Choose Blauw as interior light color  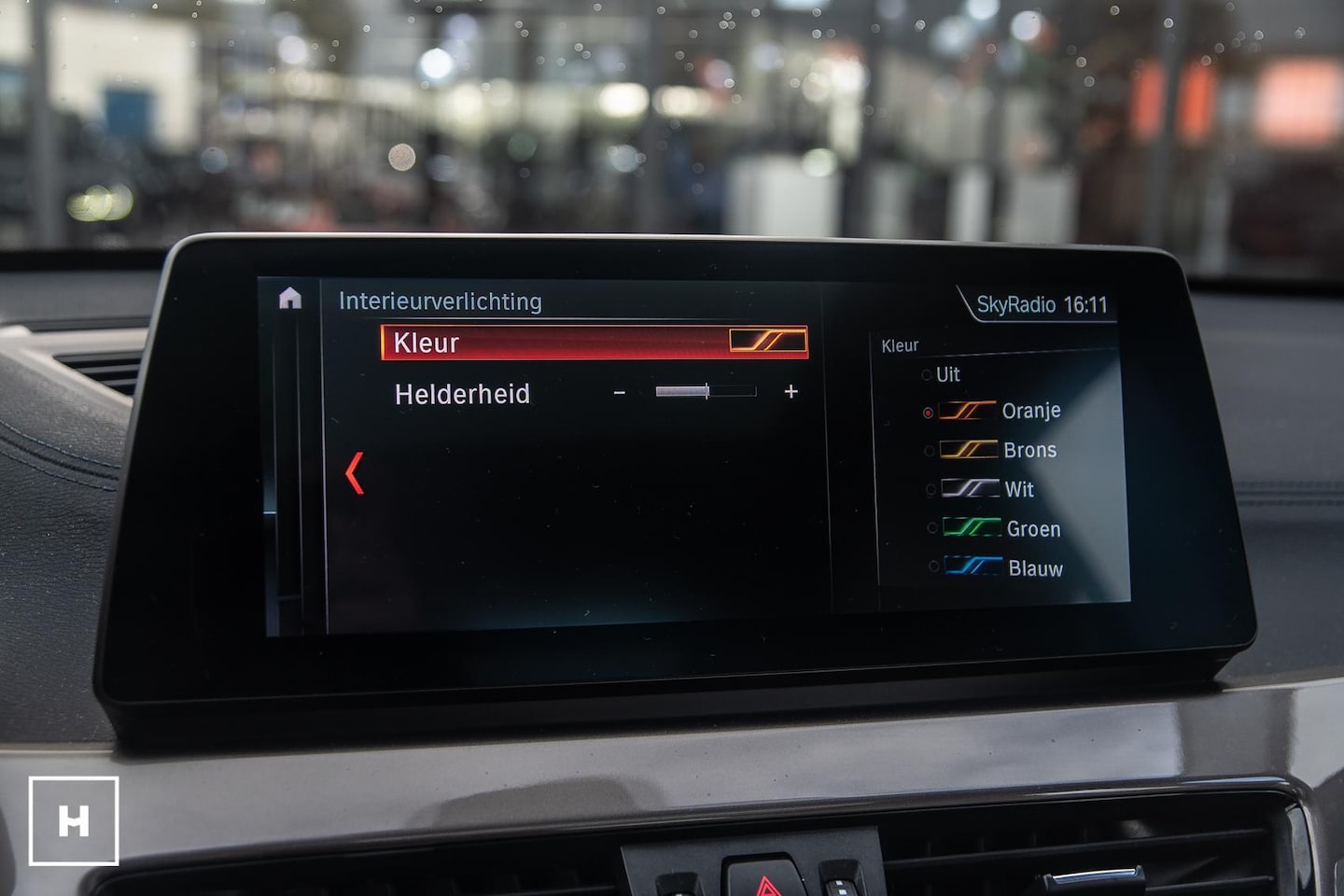(1006, 567)
